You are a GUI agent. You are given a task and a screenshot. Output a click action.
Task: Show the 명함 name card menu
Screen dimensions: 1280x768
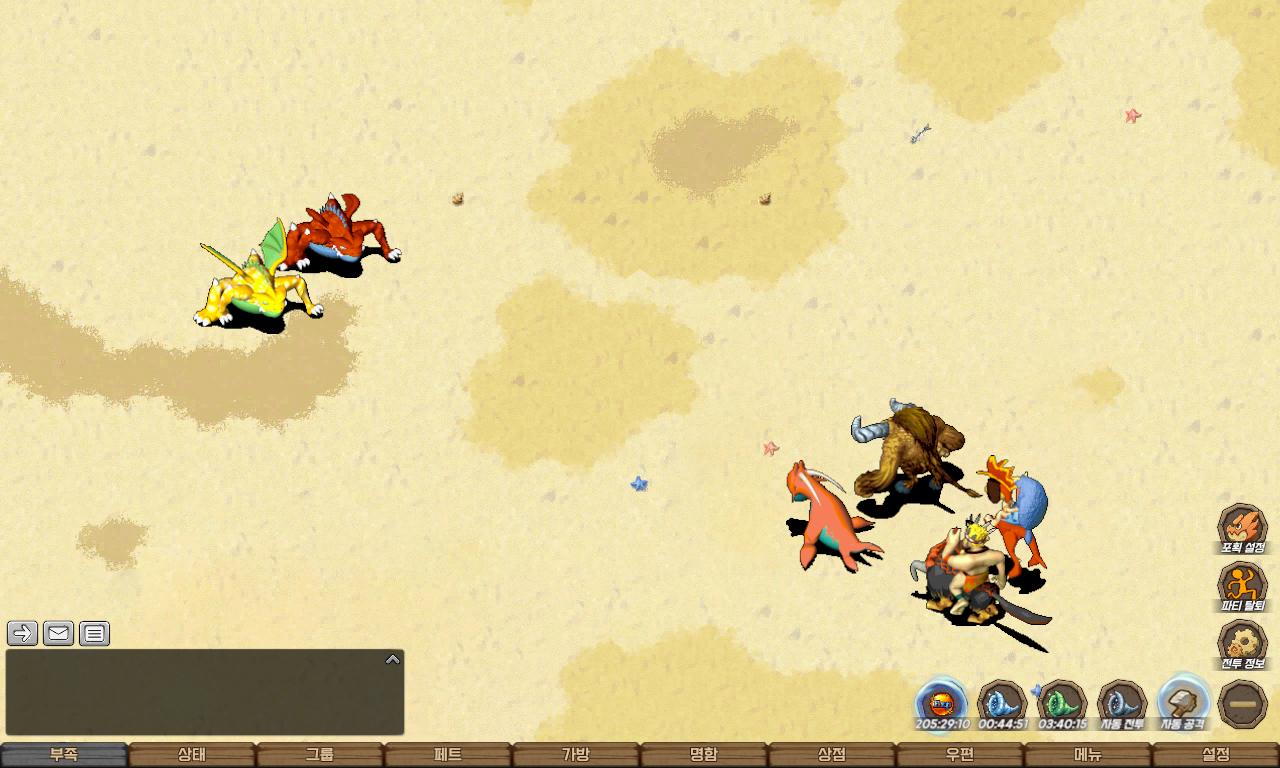tap(704, 755)
